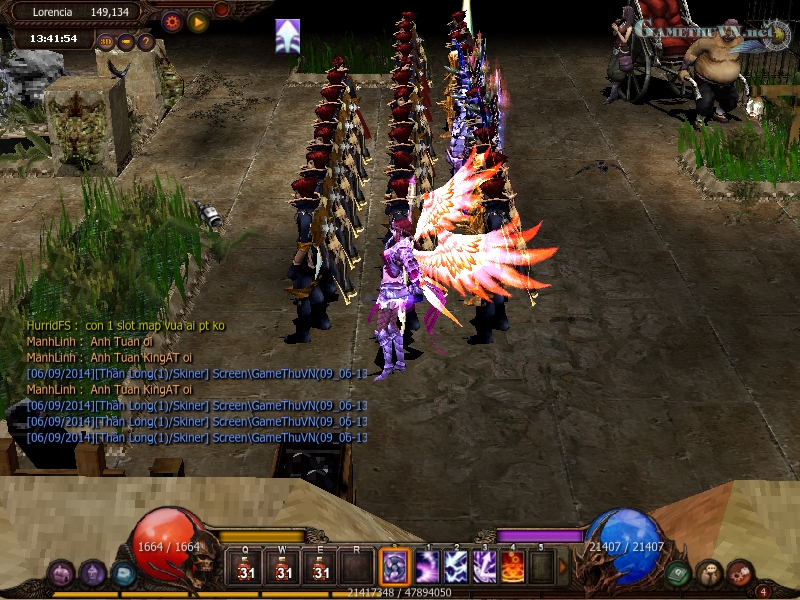Toggle the 3D camera button
The width and height of the screenshot is (800, 600).
[x=107, y=42]
